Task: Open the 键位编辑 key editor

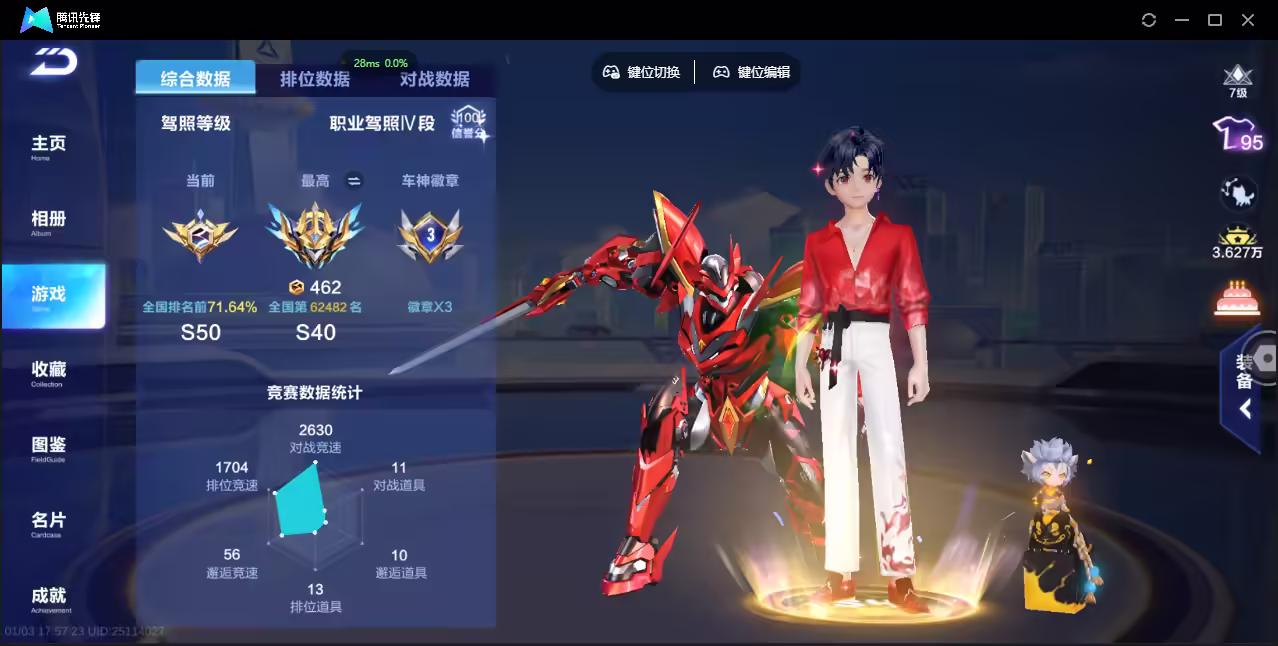Action: tap(751, 72)
